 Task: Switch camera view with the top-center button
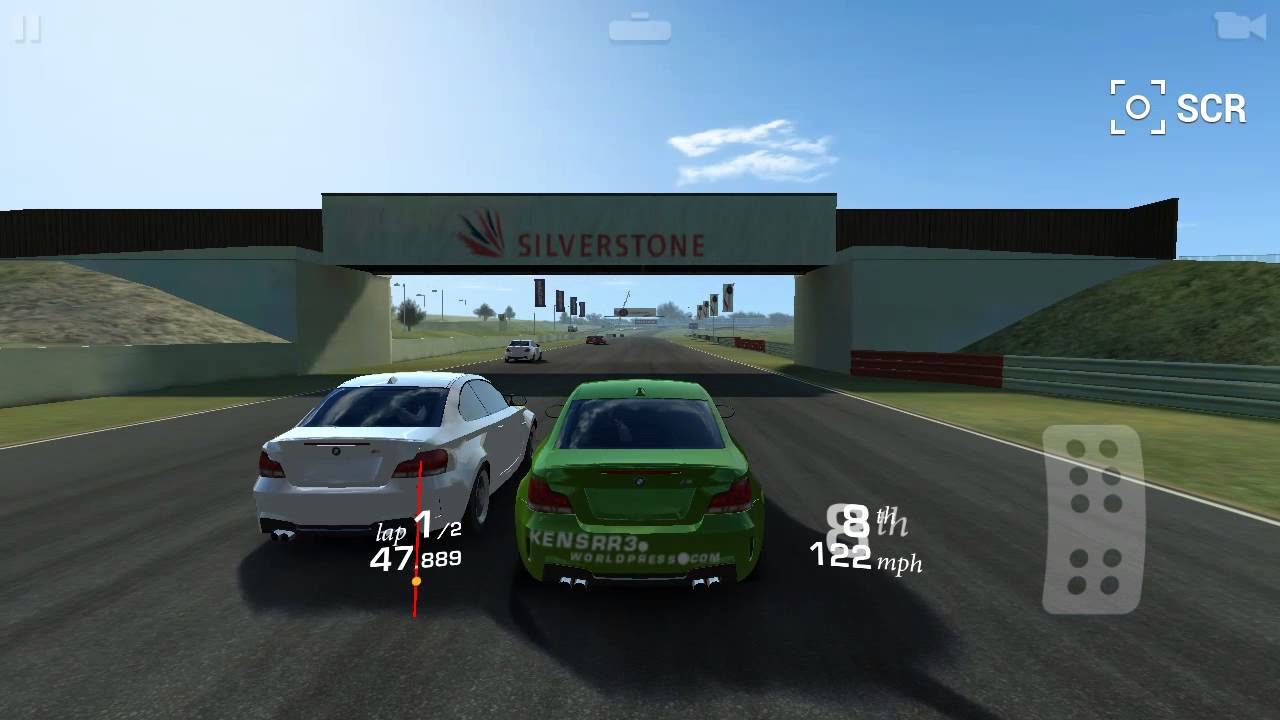tap(641, 27)
